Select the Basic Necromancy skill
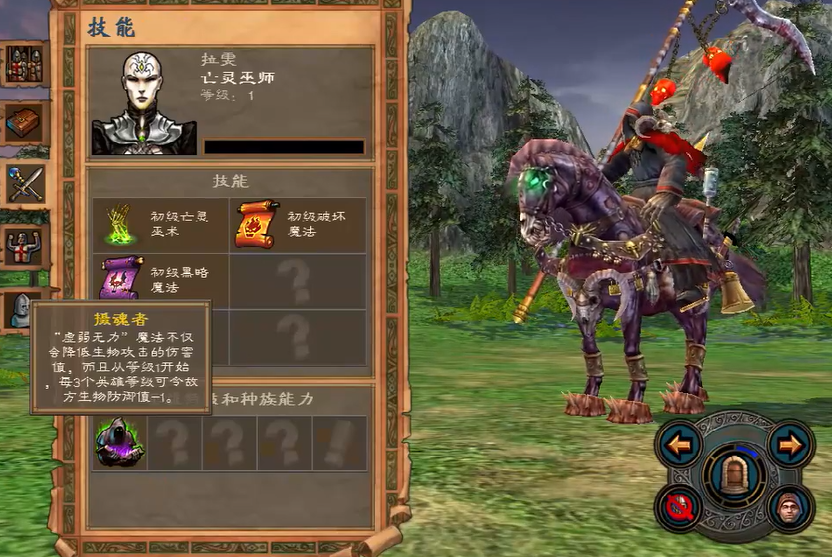832x557 pixels. 121,223
